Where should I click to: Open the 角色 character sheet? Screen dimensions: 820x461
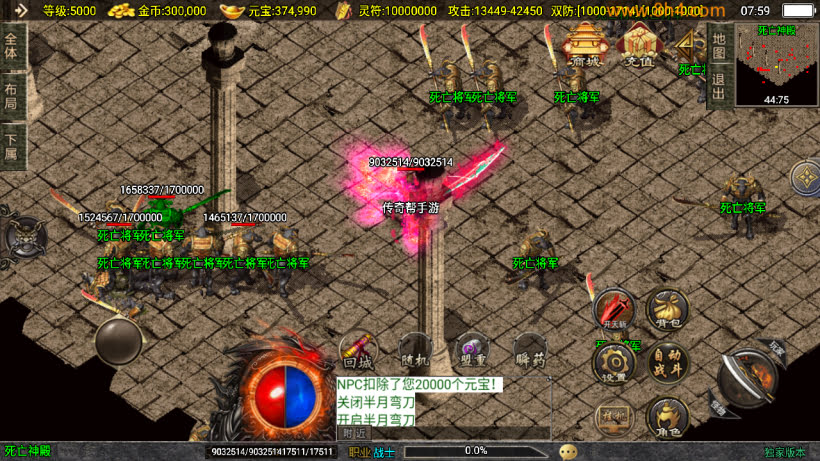point(666,416)
